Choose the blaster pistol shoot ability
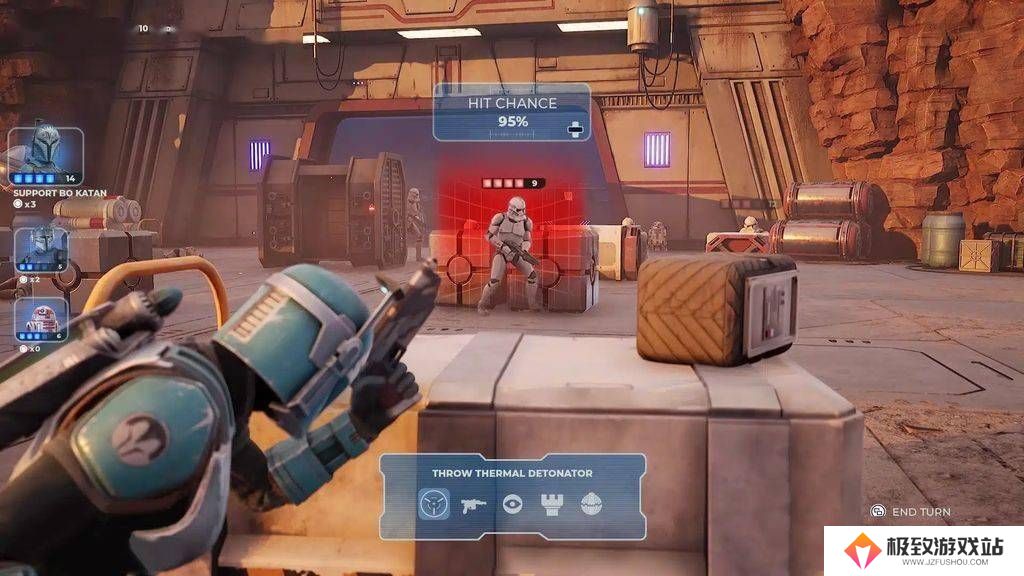The width and height of the screenshot is (1024, 576). 473,504
